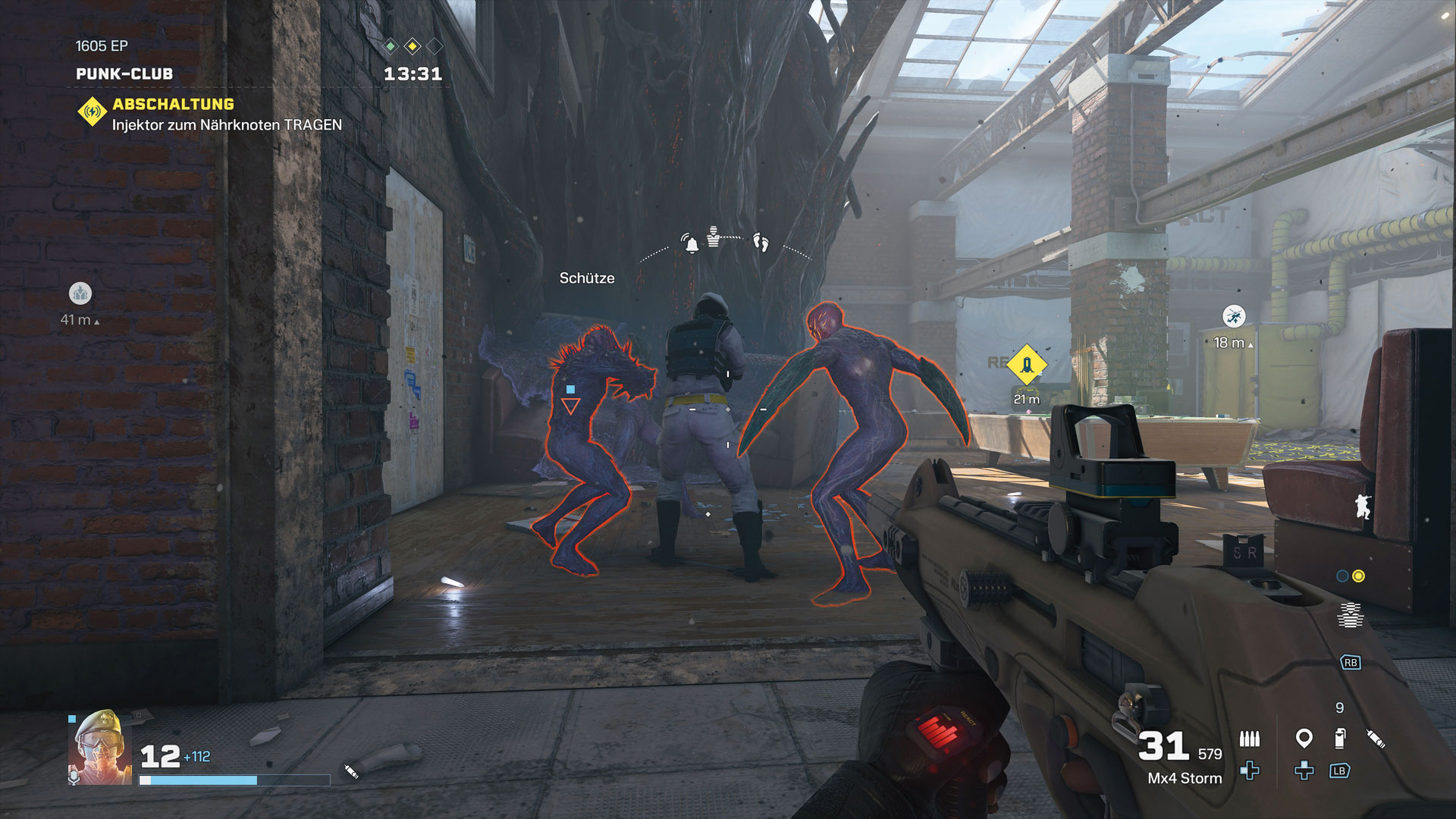
Task: Select the extraction marker at 41 m
Action: [80, 293]
